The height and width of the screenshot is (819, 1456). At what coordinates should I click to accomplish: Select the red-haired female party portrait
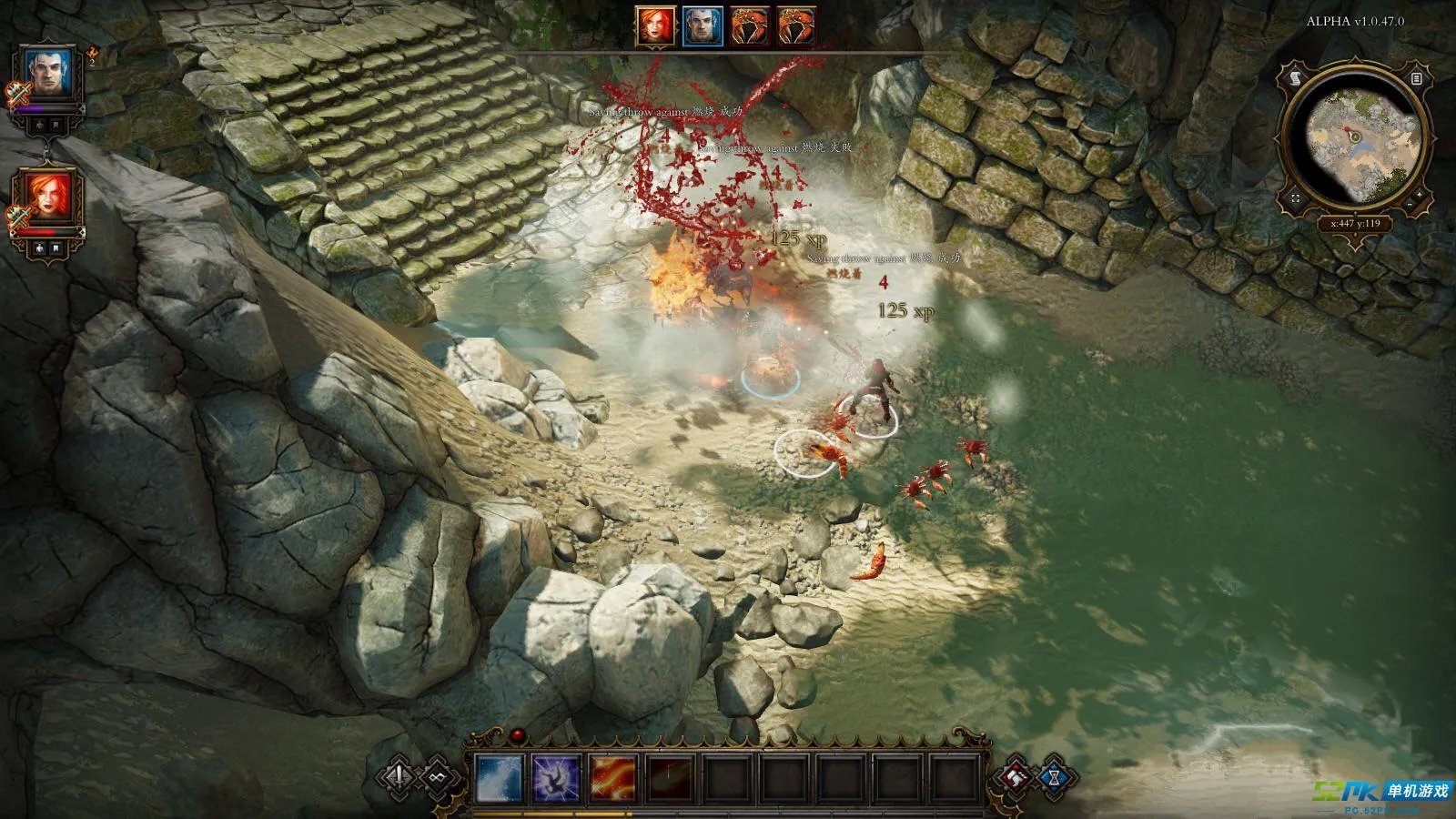click(48, 199)
